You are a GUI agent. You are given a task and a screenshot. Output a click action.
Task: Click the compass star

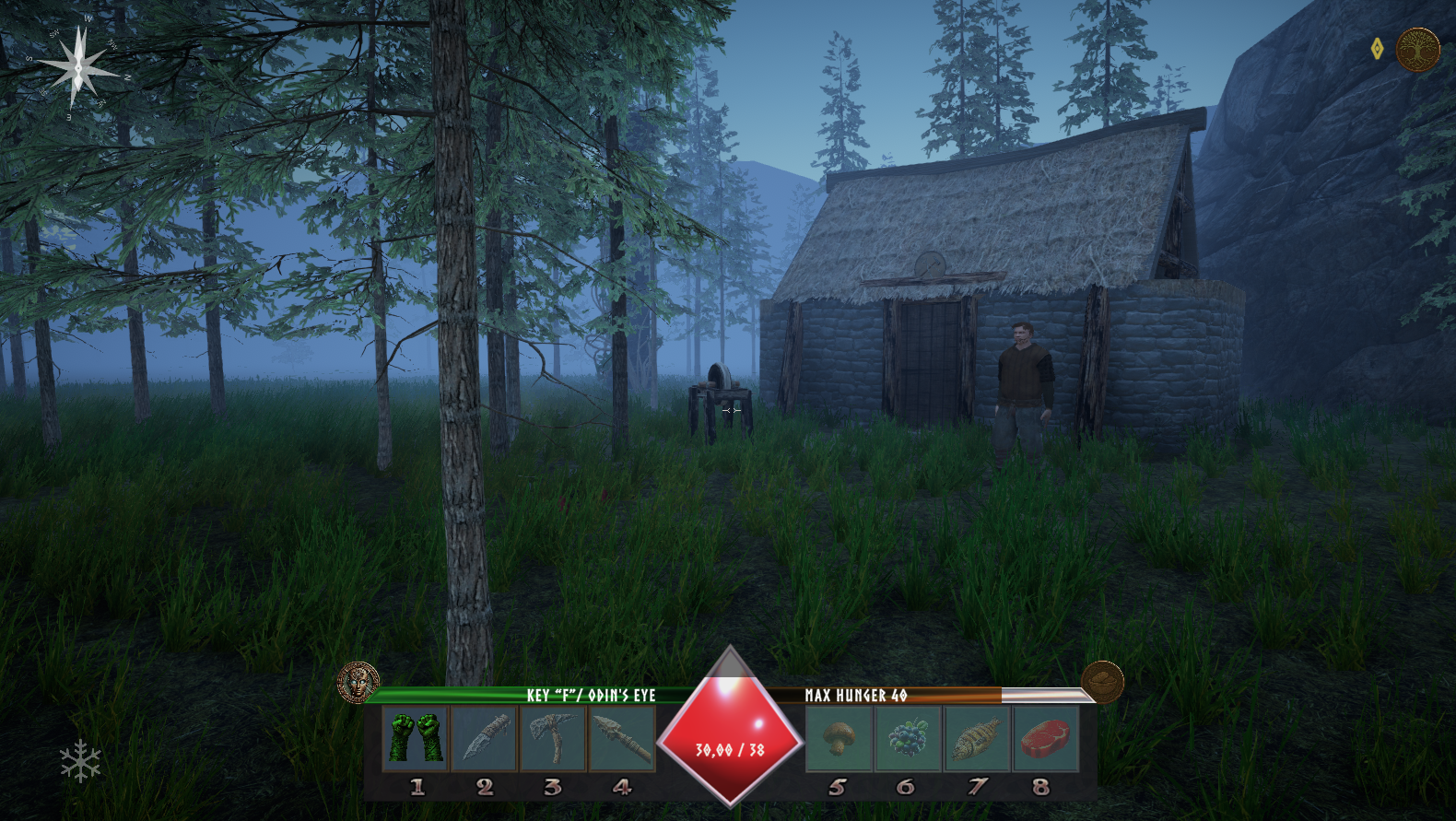pyautogui.click(x=78, y=66)
